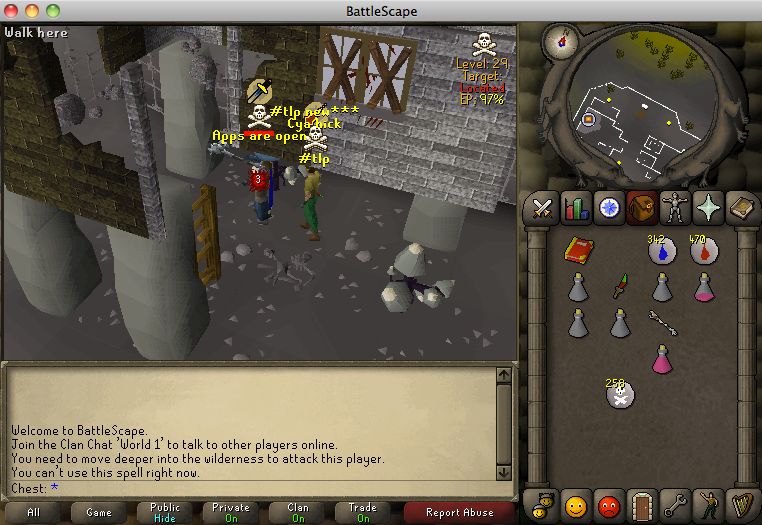762x525 pixels.
Task: Select the blue rune stack of 342
Action: coord(659,252)
